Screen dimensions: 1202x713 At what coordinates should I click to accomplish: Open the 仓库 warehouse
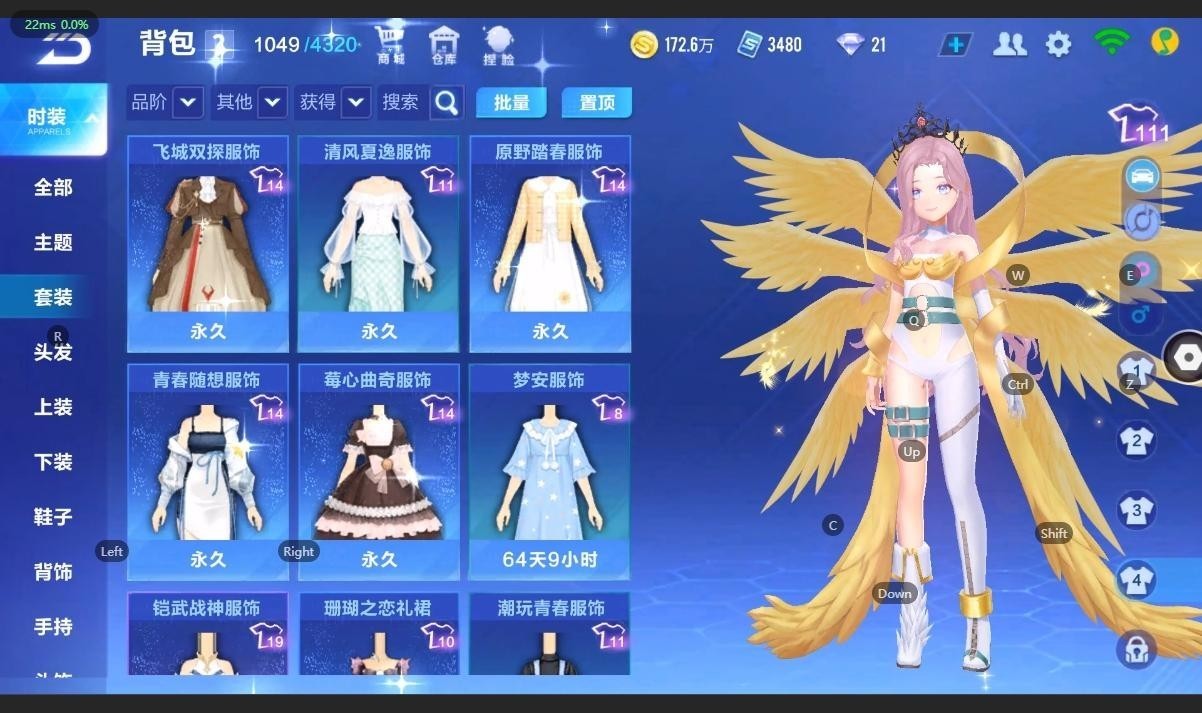click(444, 44)
